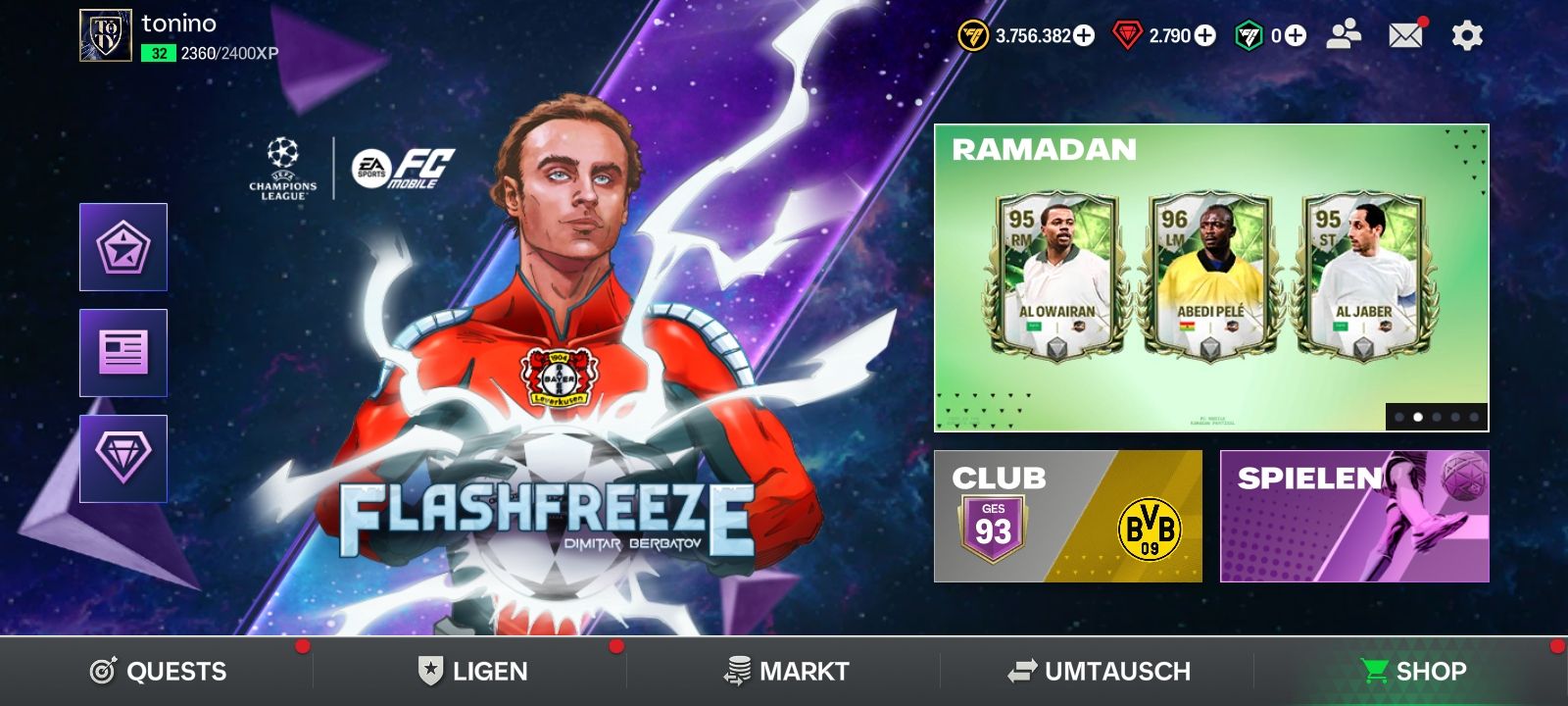Image resolution: width=1568 pixels, height=706 pixels.
Task: Open the Ramadan event banner
Action: [1210, 277]
